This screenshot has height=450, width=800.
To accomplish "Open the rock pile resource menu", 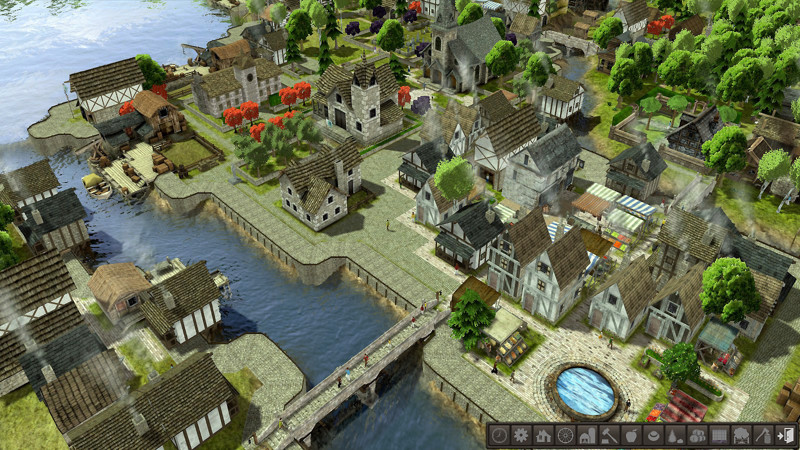I will (675, 435).
